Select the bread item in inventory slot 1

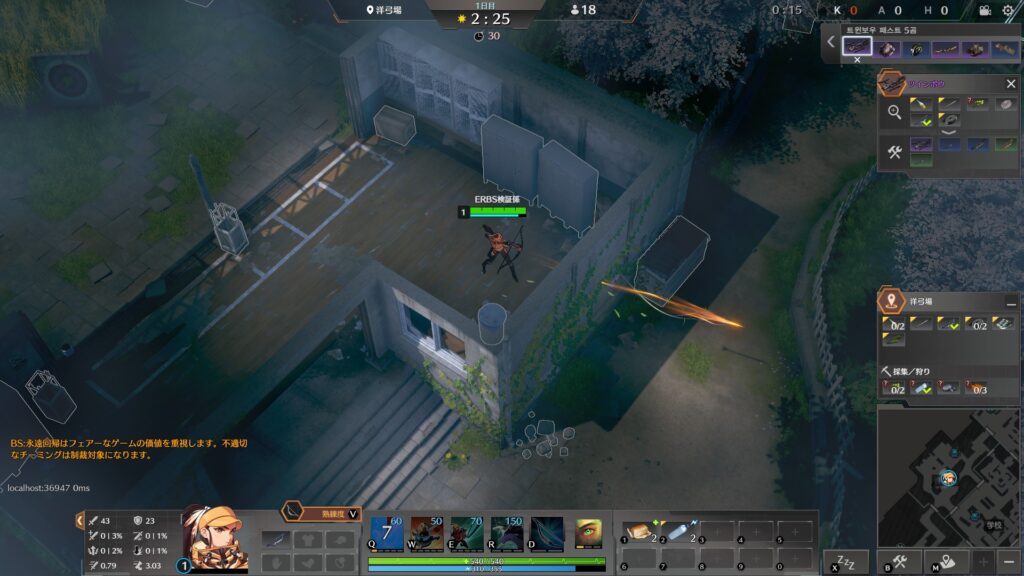point(637,532)
